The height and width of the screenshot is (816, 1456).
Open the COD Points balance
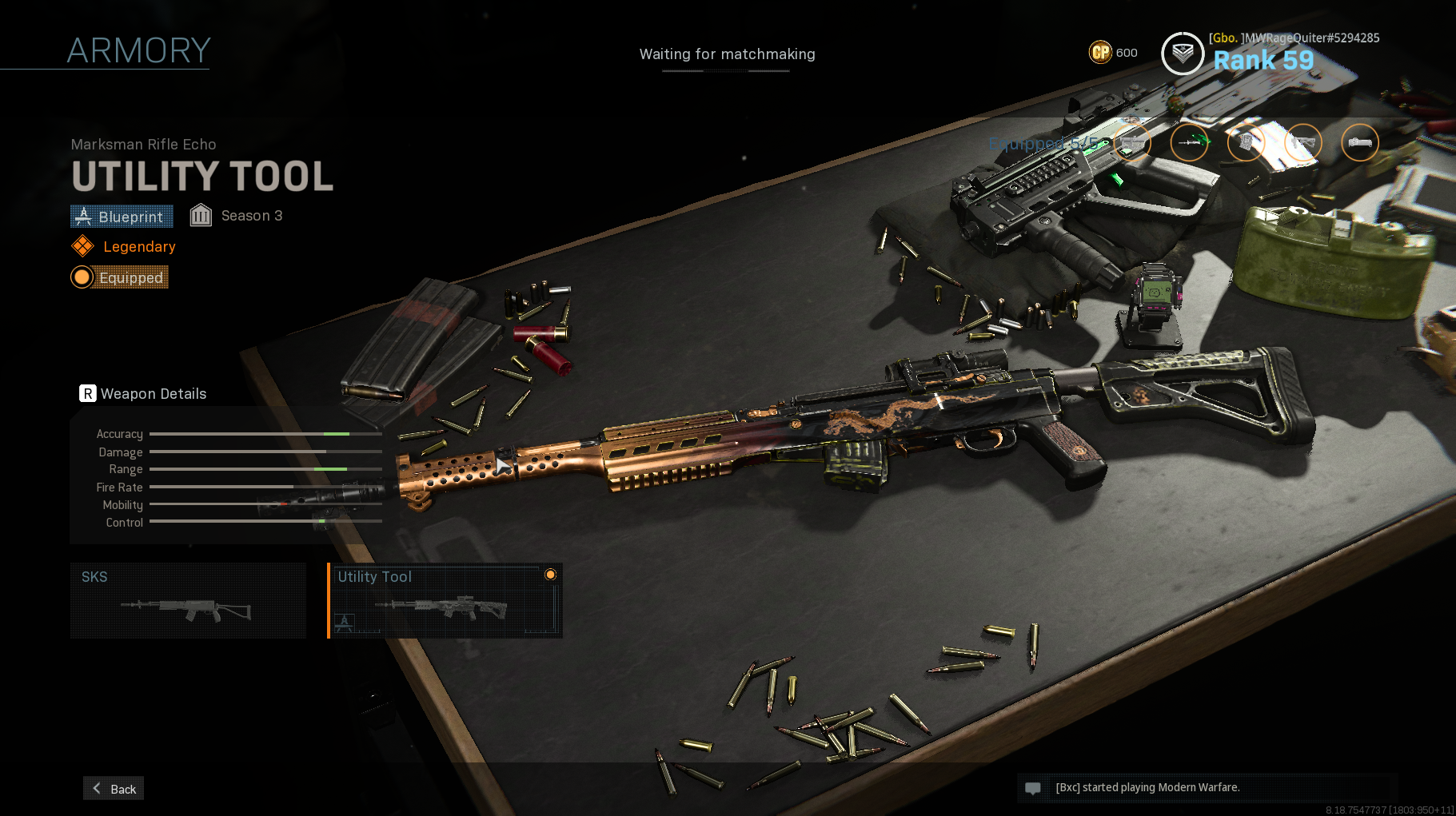click(1113, 53)
